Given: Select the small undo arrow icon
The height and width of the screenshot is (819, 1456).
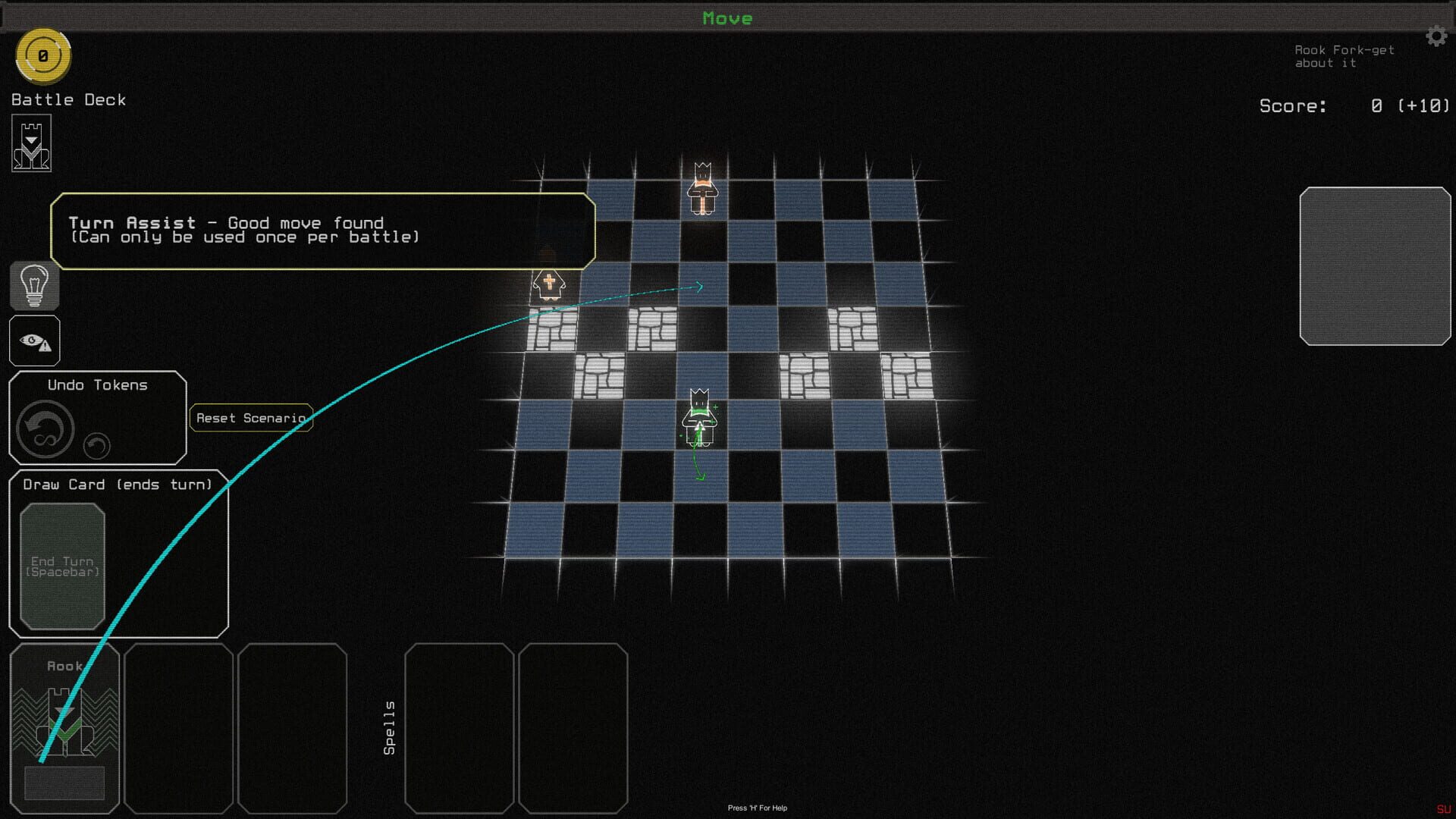Looking at the screenshot, I should 96,447.
